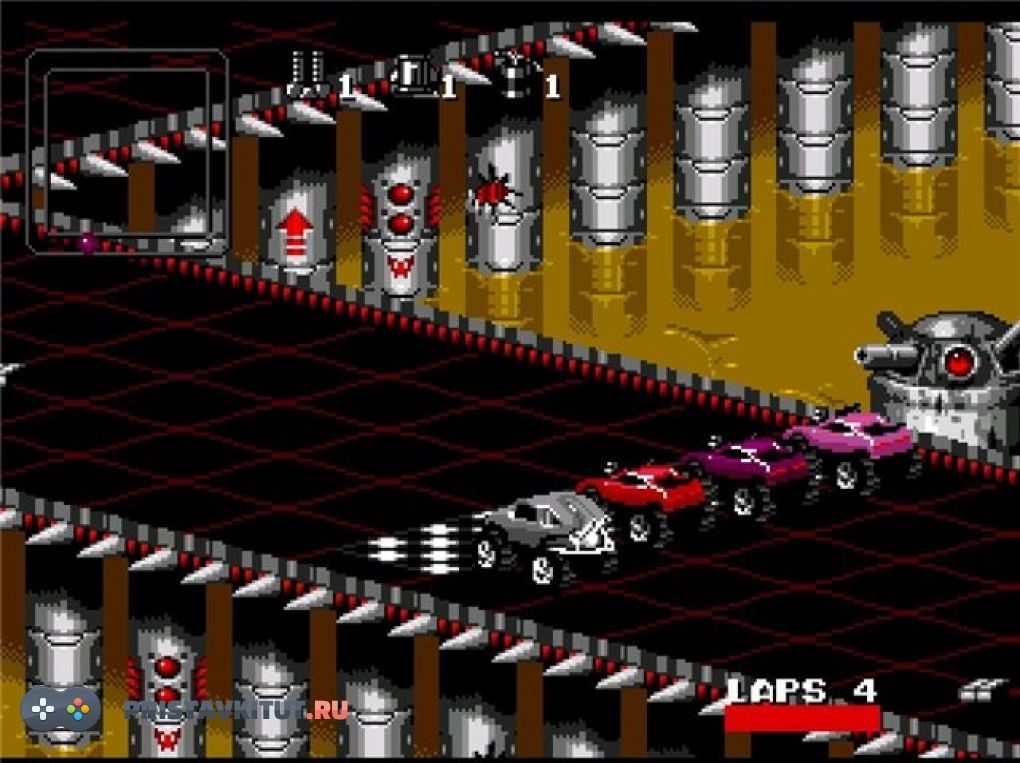
Task: Select the forward missile weapon icon
Action: point(305,74)
